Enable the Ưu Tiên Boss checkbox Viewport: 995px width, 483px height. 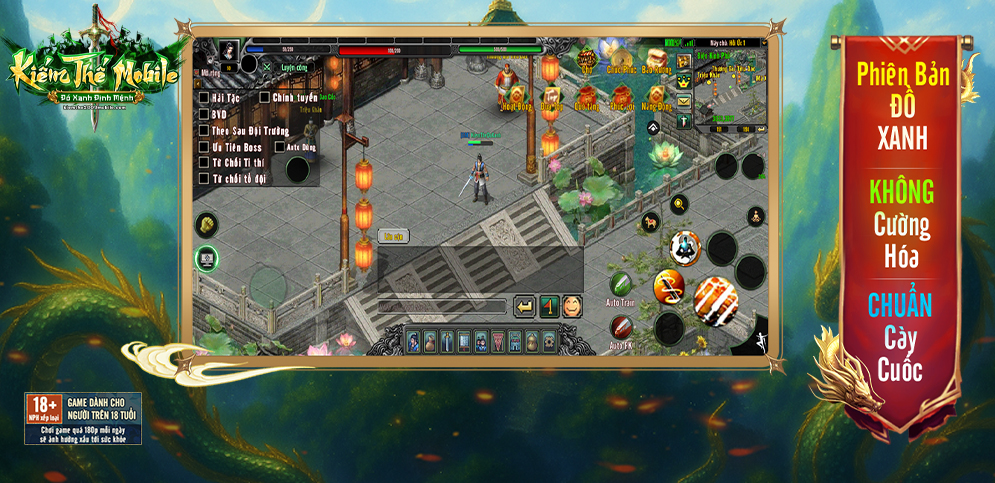click(x=204, y=147)
